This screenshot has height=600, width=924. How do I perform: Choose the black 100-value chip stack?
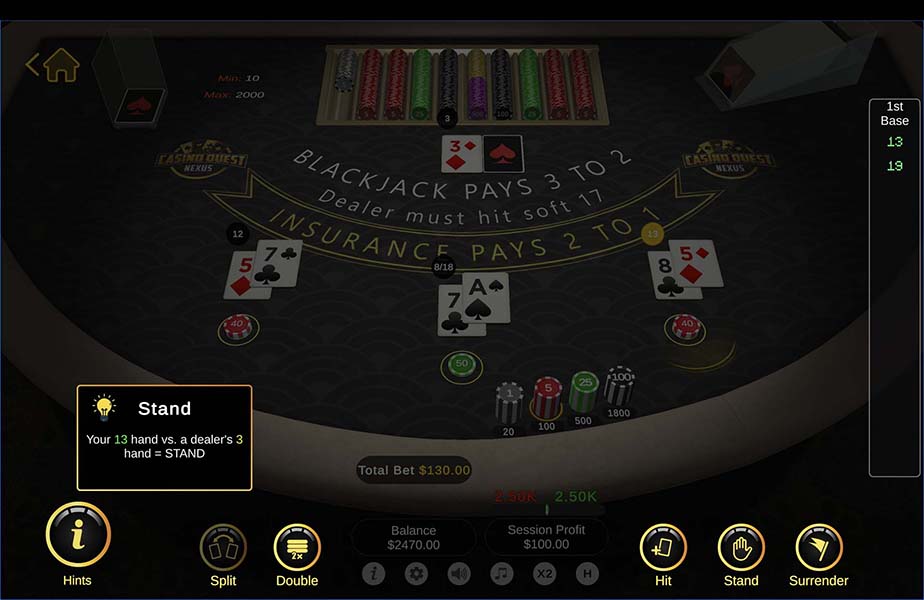pyautogui.click(x=619, y=385)
